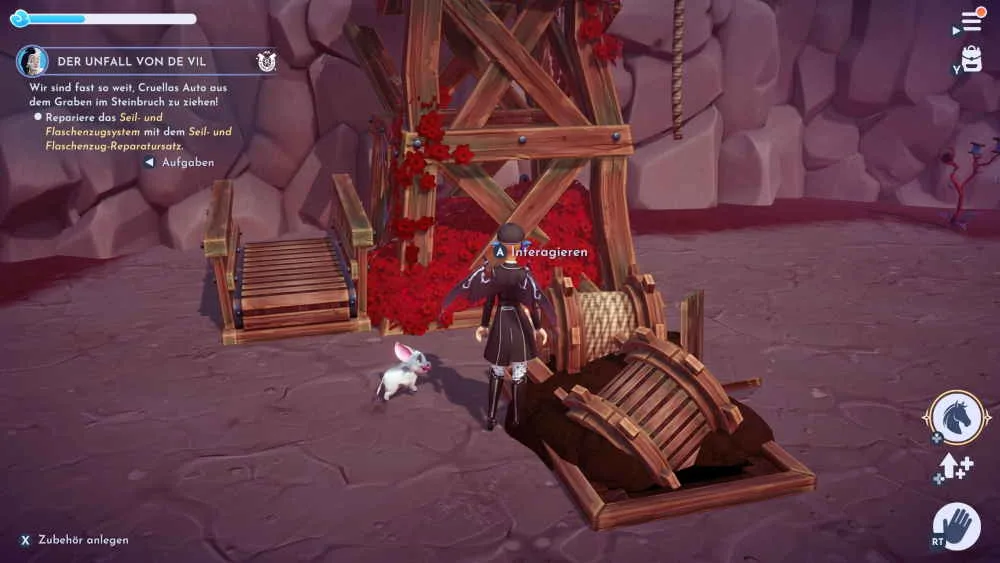The height and width of the screenshot is (563, 1000).
Task: Click Cruella's portrait in the quest header
Action: (33, 61)
